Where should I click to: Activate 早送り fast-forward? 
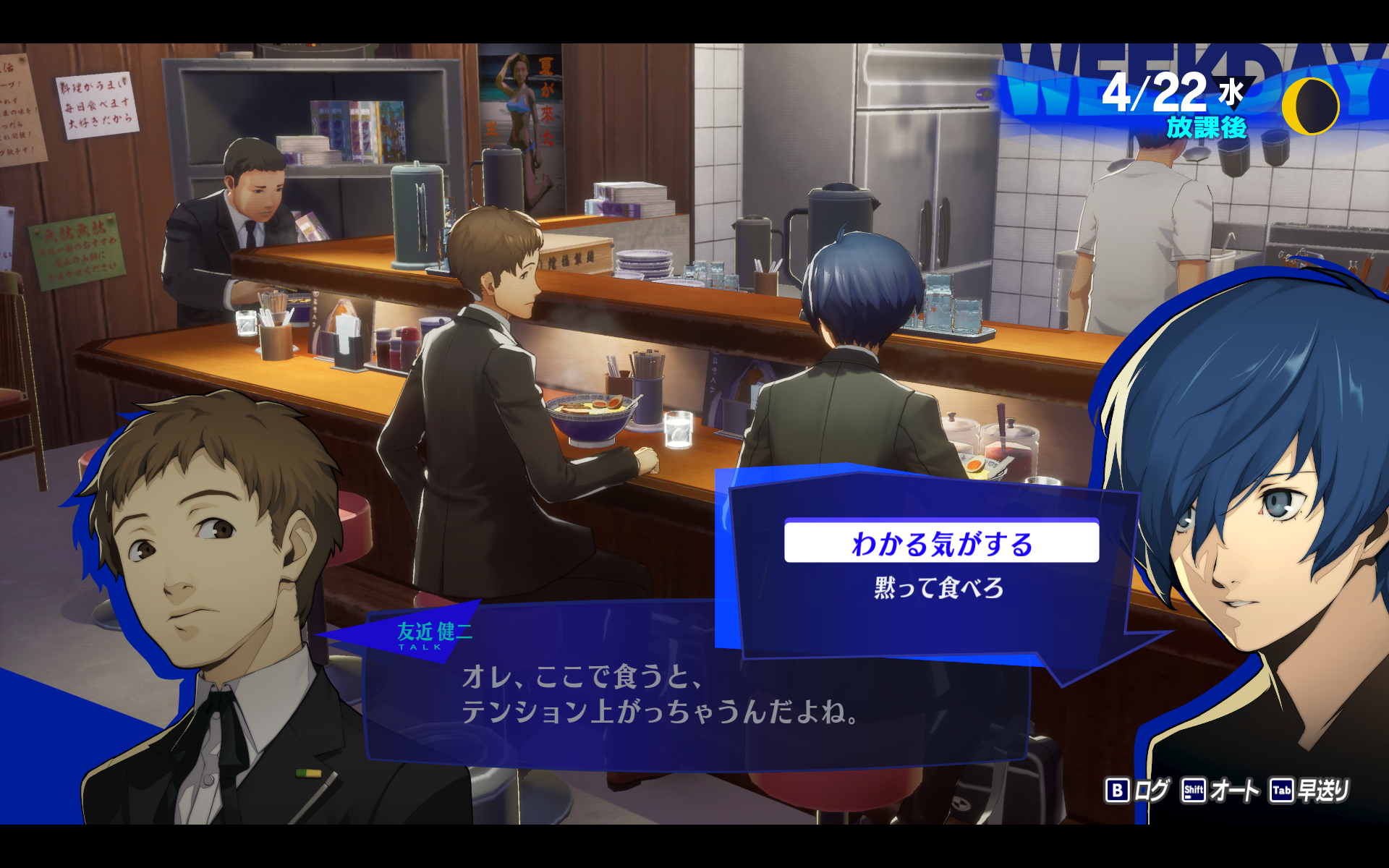1310,791
